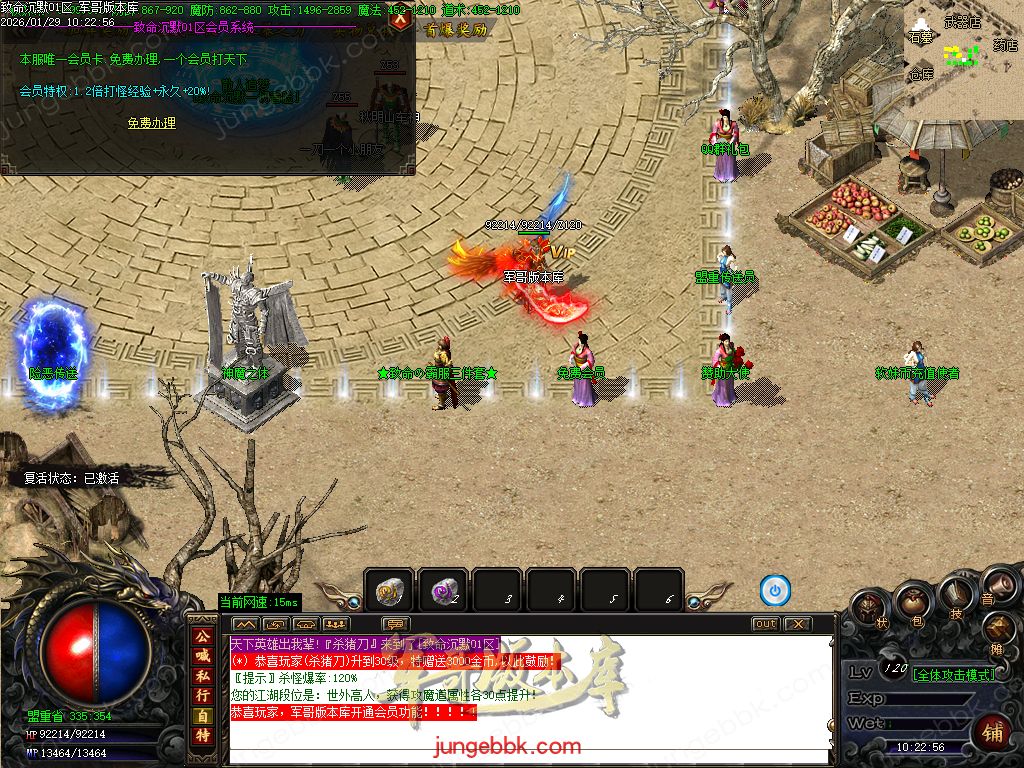
Task: Click the blue power button
Action: 775,591
